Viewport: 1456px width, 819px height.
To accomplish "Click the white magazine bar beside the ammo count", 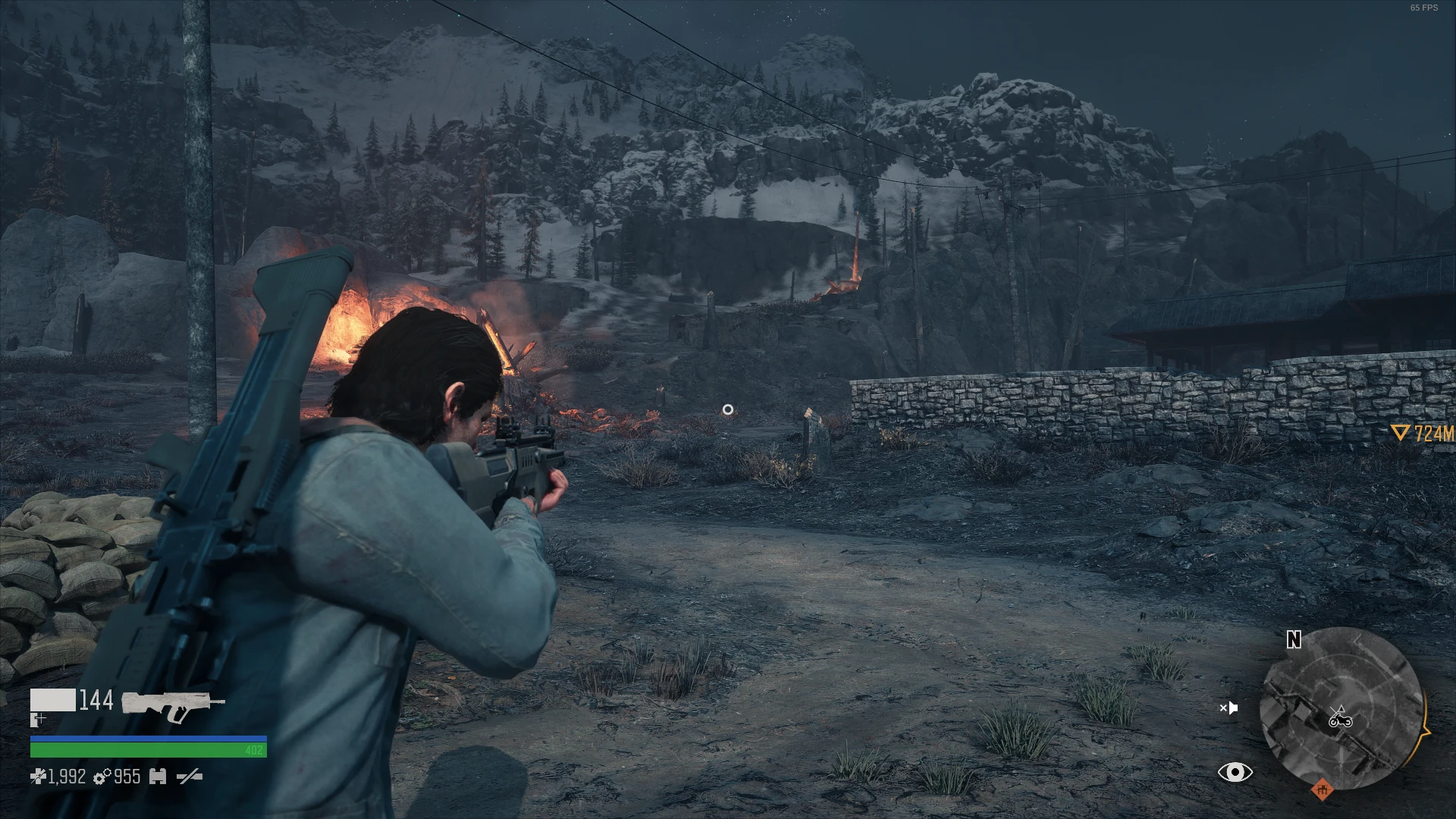I will tap(54, 700).
